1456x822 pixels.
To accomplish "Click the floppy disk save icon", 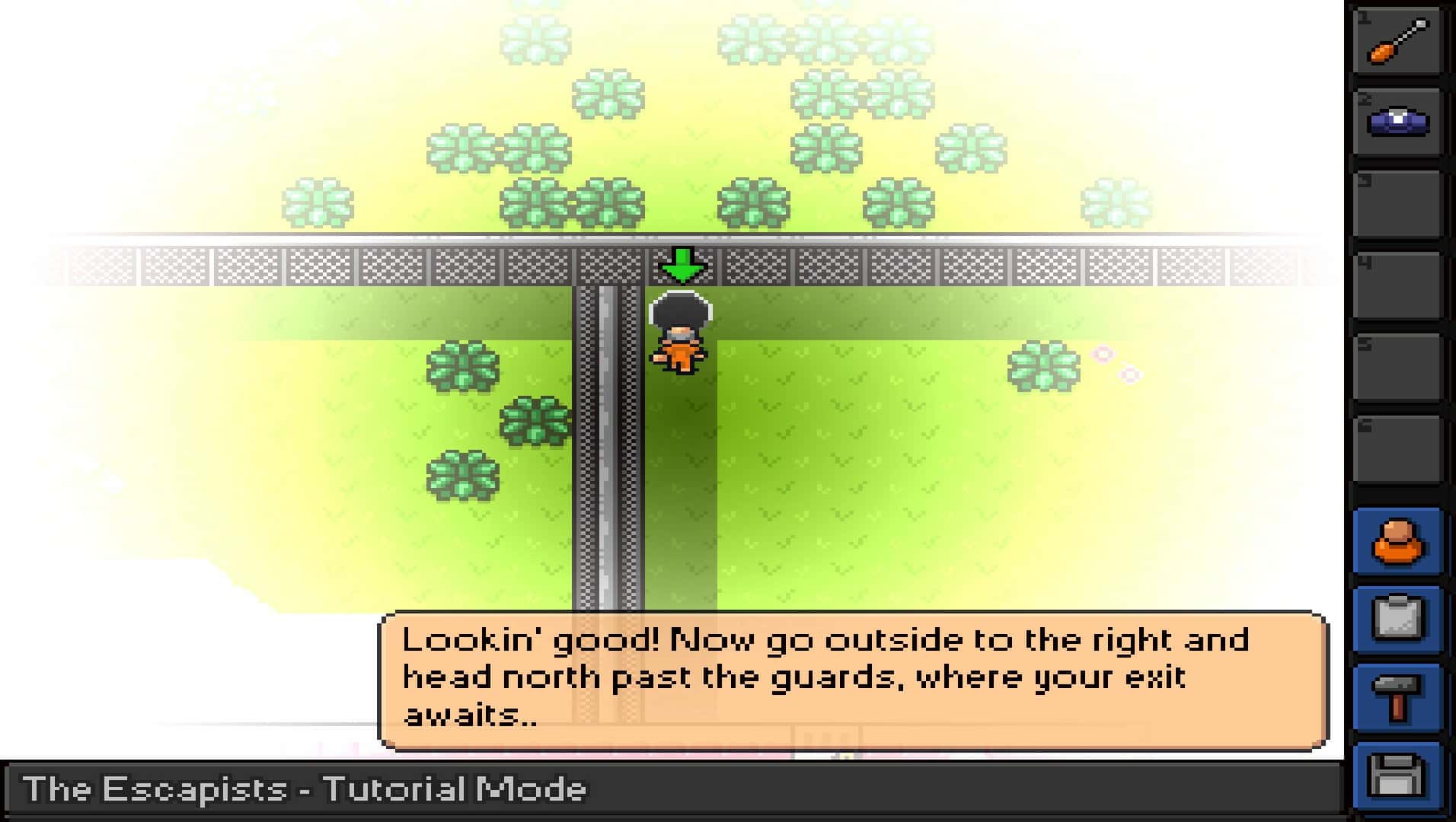I will coord(1400,770).
